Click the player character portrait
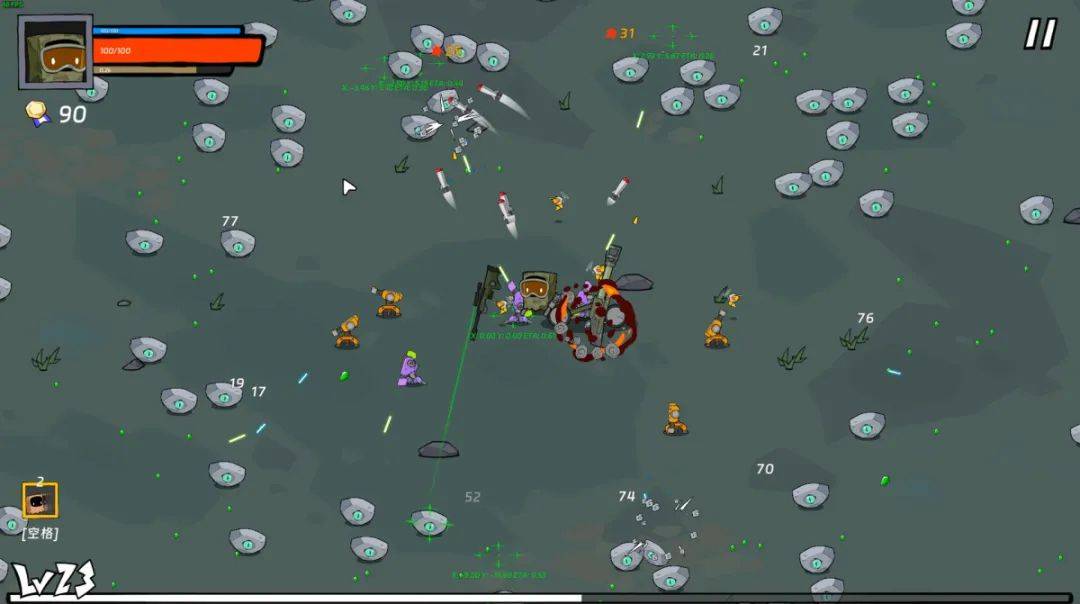The image size is (1080, 604). pyautogui.click(x=55, y=51)
